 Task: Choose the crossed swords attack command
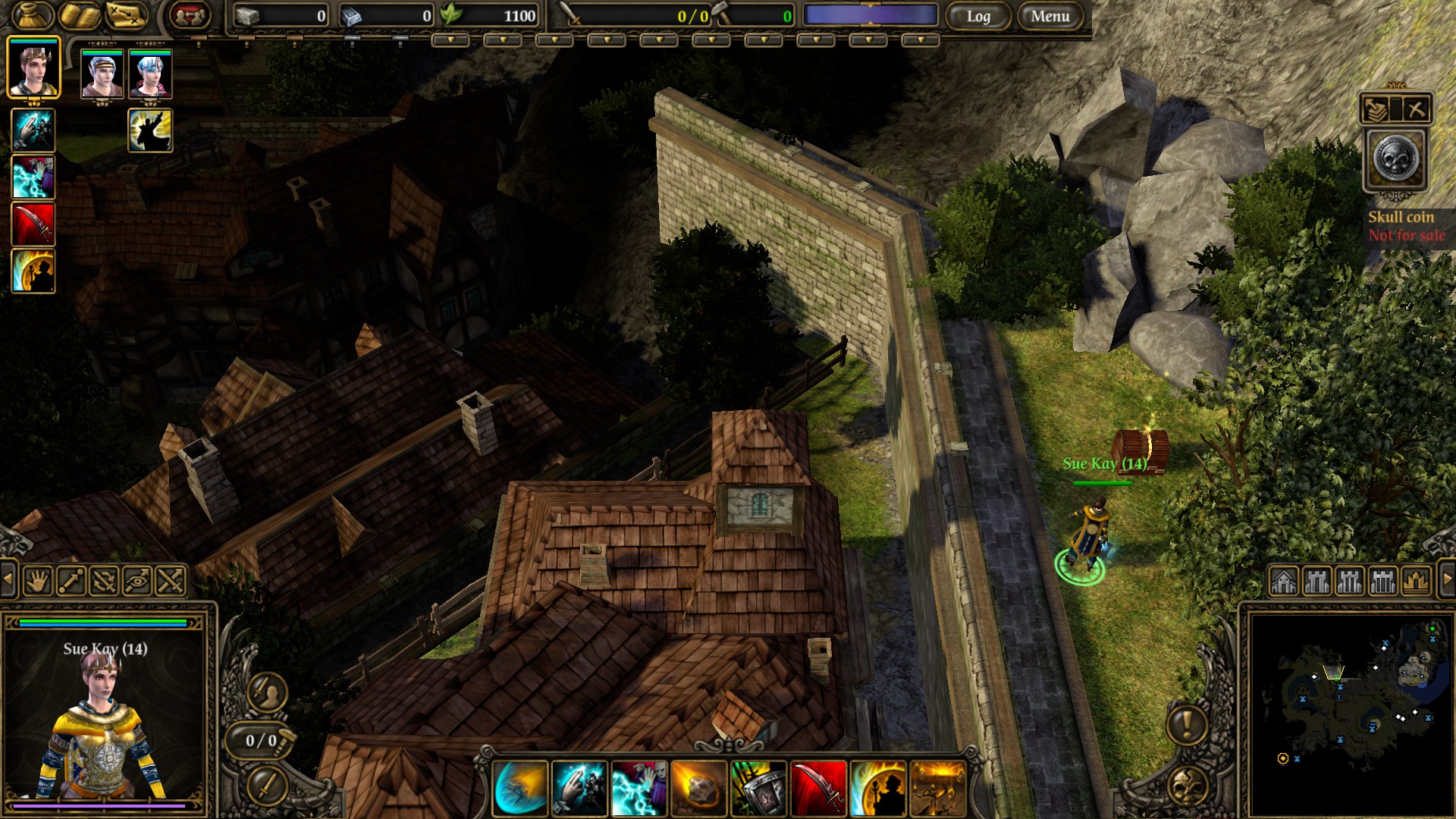[x=171, y=582]
